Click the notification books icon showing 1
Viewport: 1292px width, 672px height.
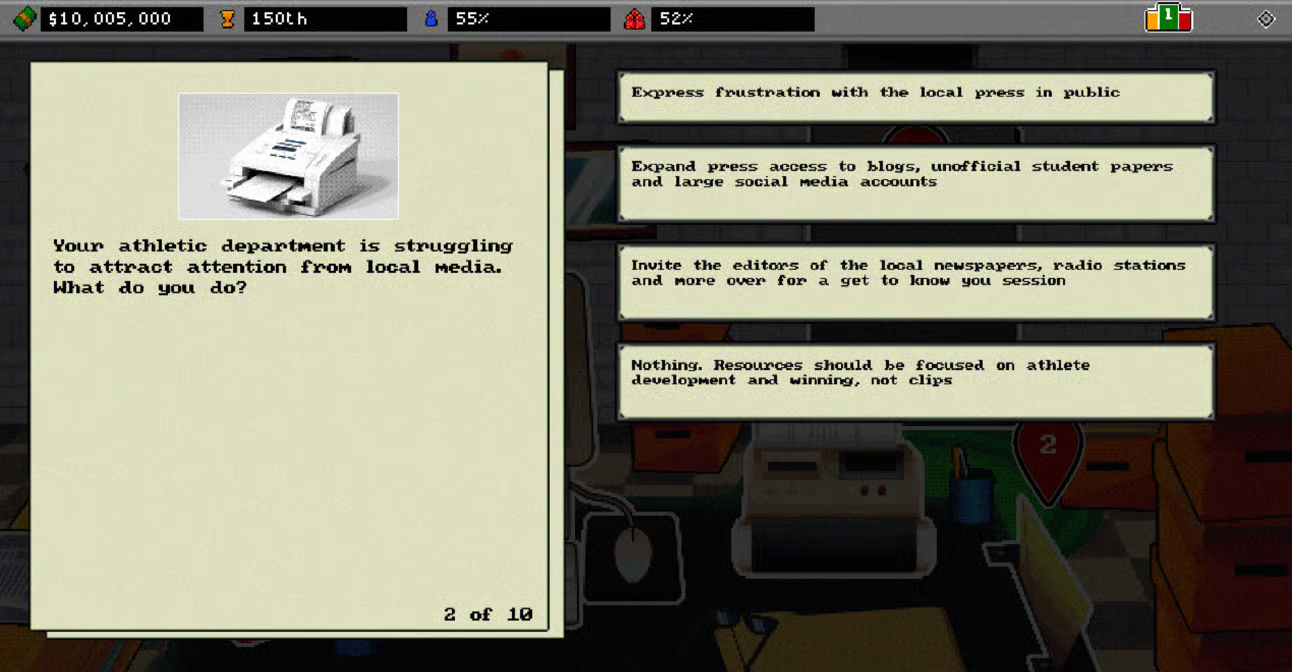point(1168,18)
